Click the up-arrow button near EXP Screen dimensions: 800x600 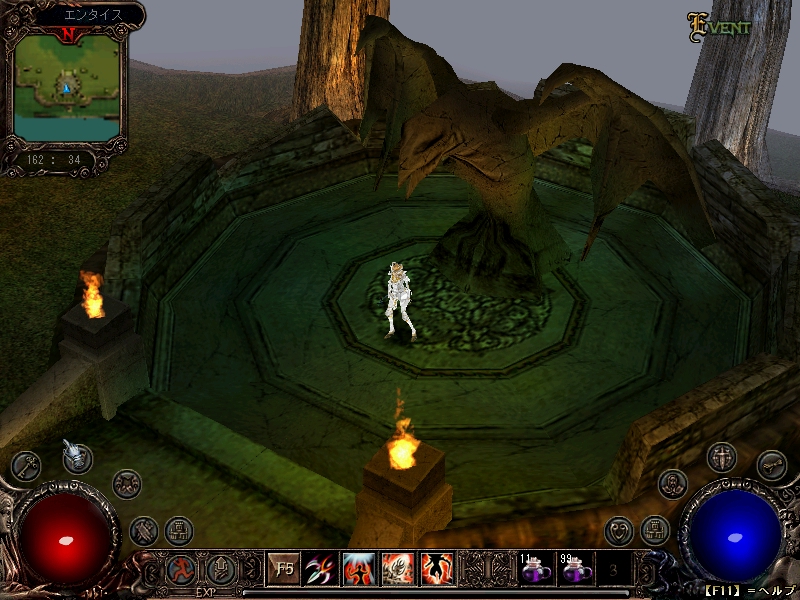[220, 569]
